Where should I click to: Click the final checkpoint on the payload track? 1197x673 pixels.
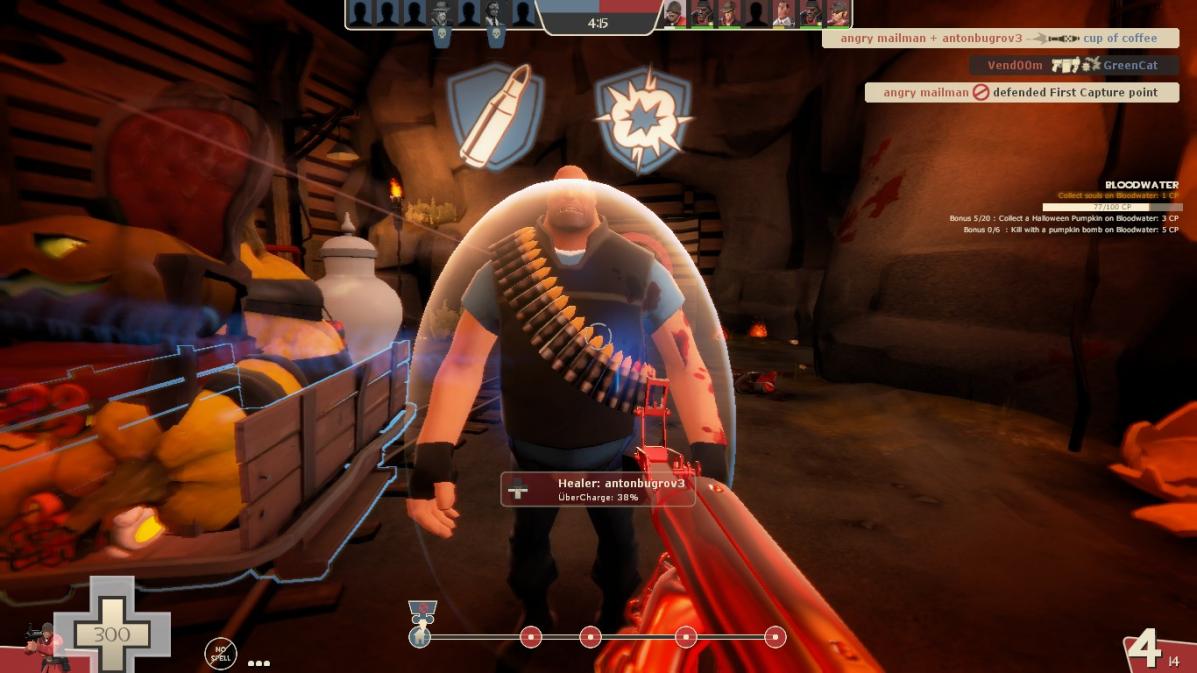tap(775, 637)
